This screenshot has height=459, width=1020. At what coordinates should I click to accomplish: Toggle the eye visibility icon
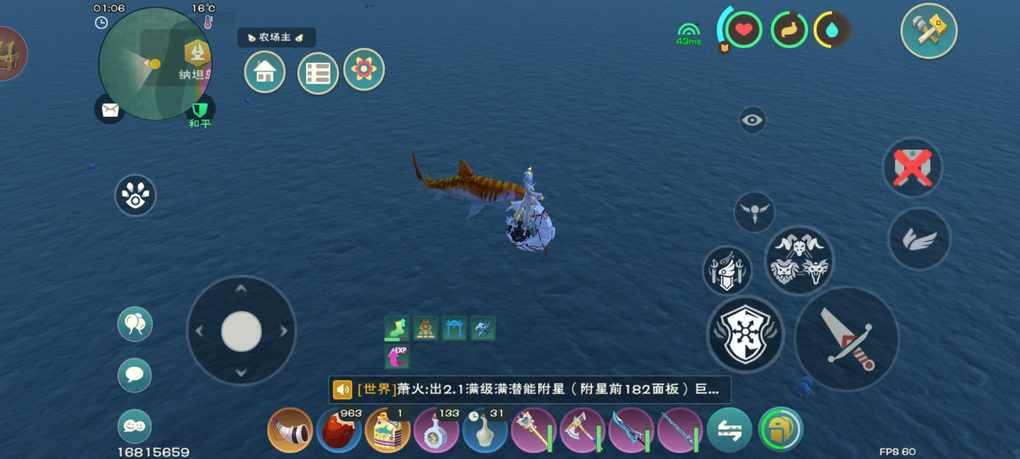753,120
